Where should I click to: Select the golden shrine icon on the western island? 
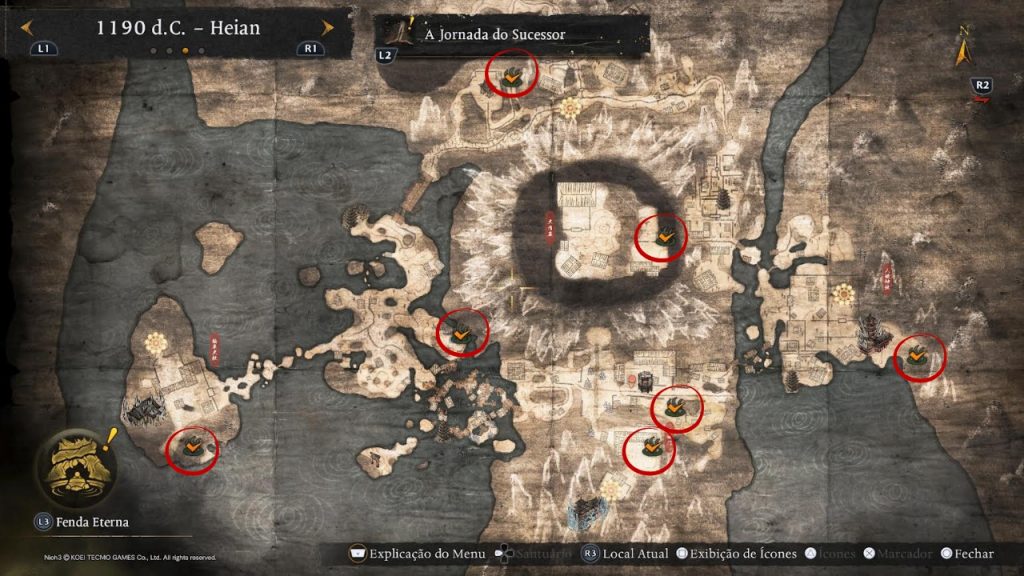tap(155, 343)
